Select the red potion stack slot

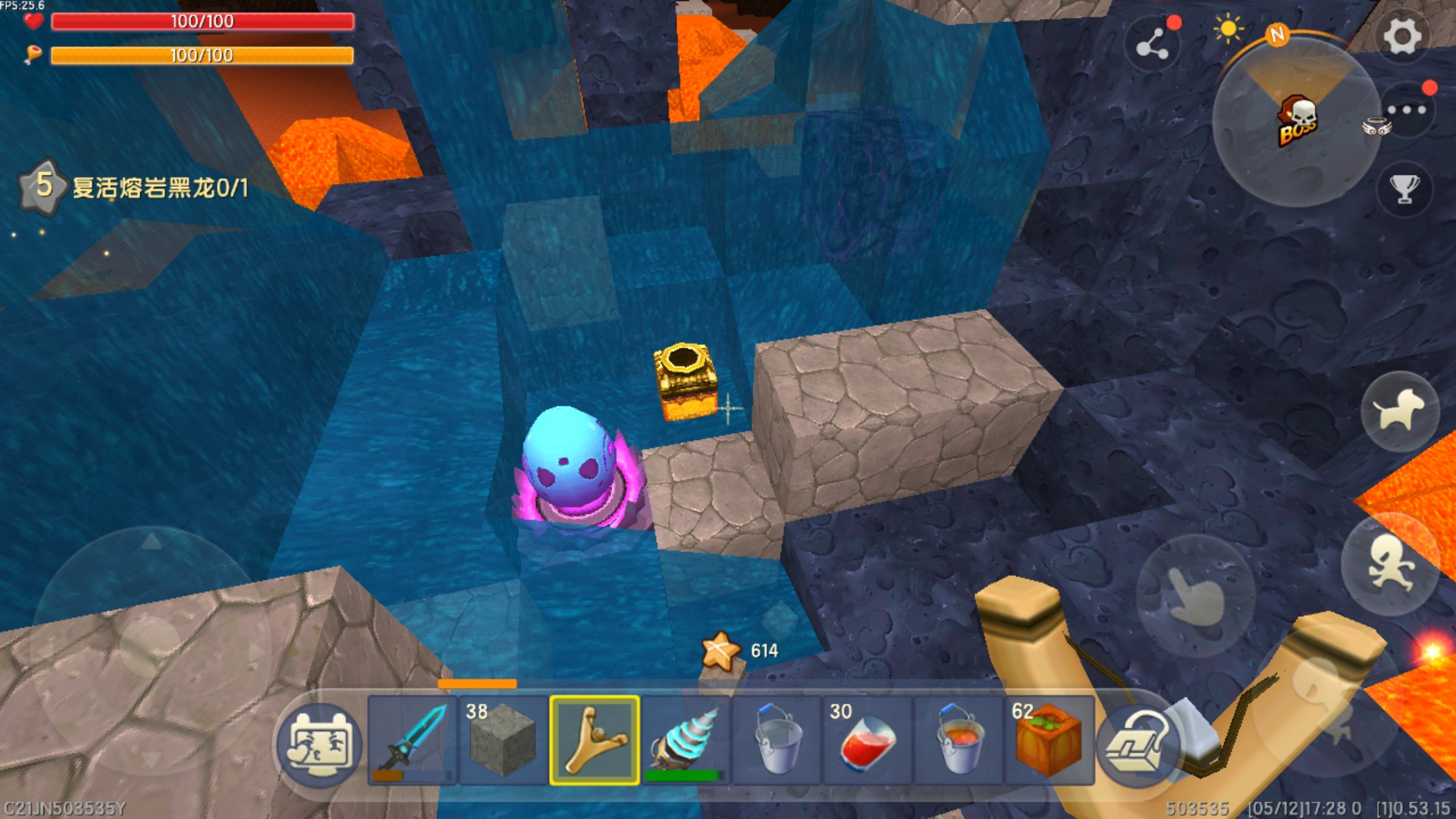868,739
